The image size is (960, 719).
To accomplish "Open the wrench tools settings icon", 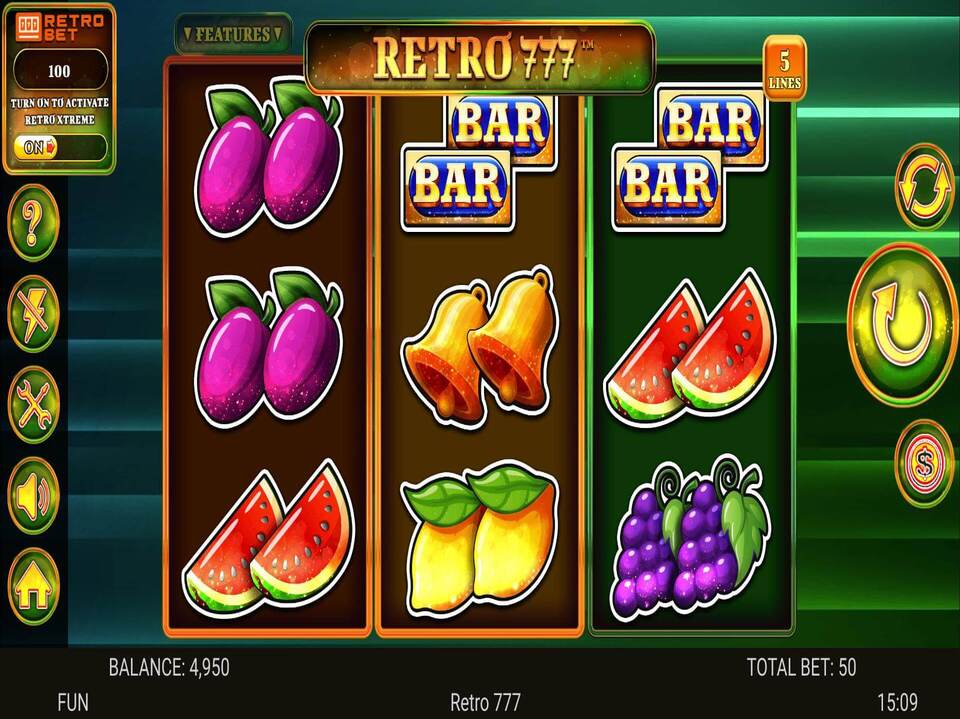I will point(34,404).
